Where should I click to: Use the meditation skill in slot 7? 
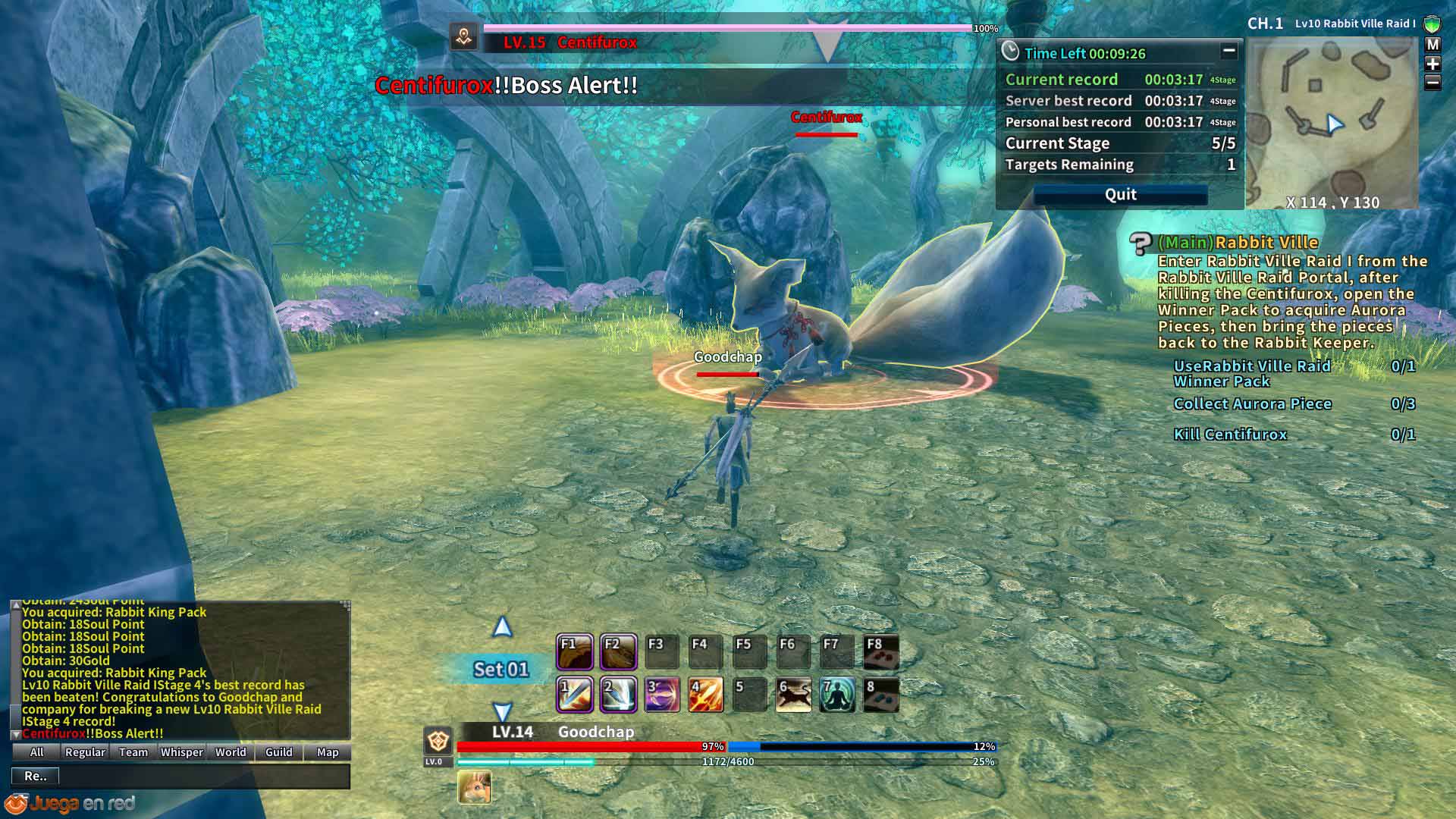[x=837, y=695]
